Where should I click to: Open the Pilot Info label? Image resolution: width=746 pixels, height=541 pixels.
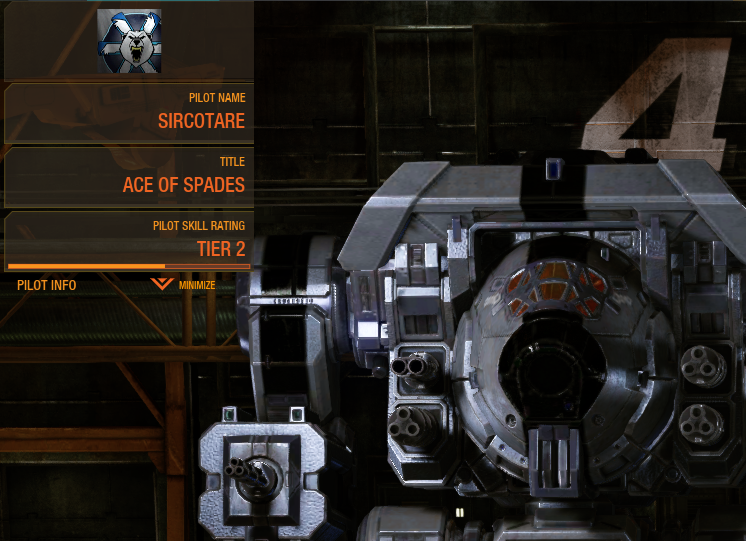pyautogui.click(x=47, y=285)
